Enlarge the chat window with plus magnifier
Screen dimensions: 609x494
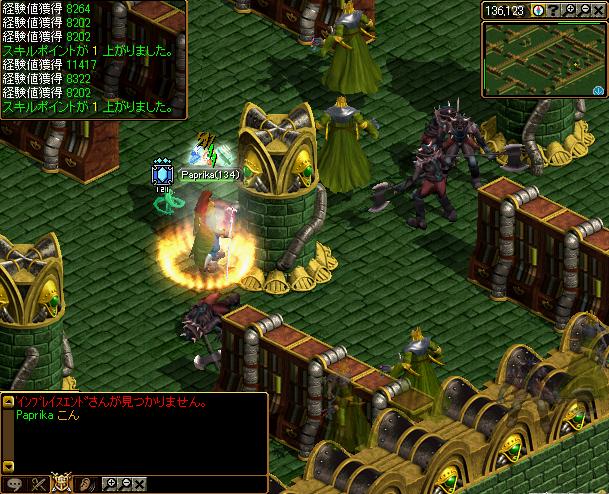pyautogui.click(x=110, y=484)
